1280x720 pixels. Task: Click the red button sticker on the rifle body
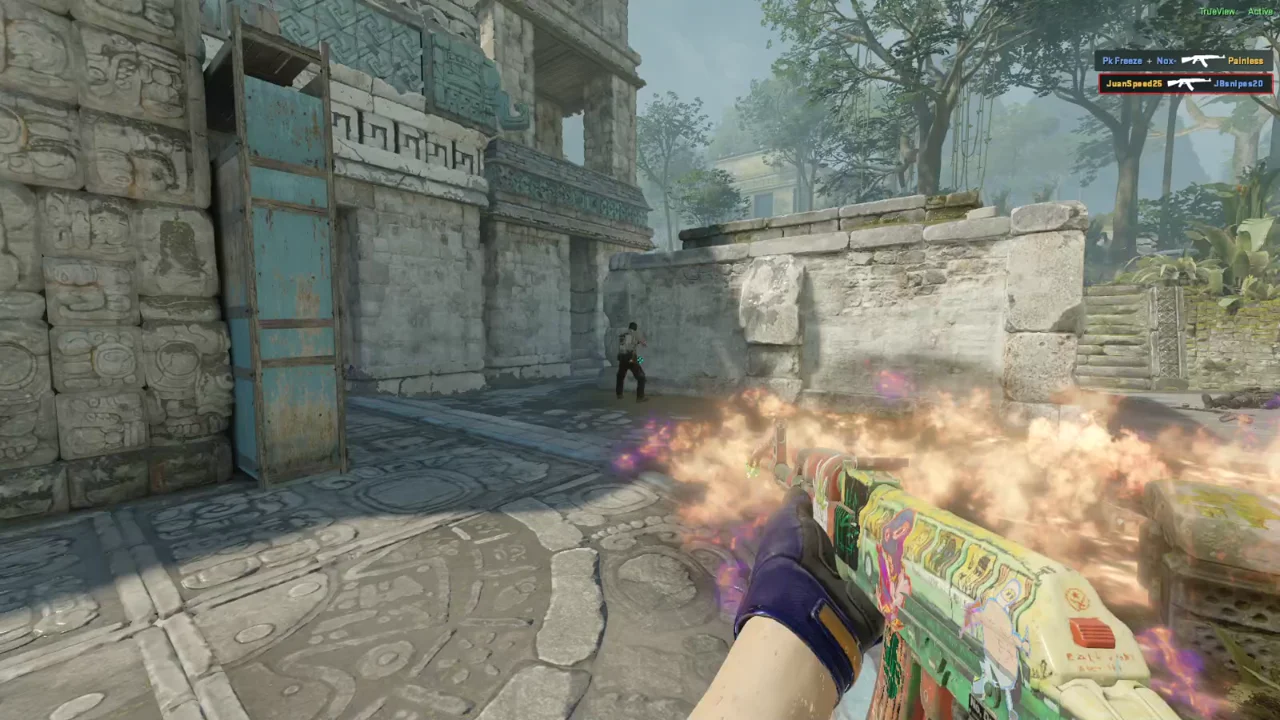[1094, 632]
